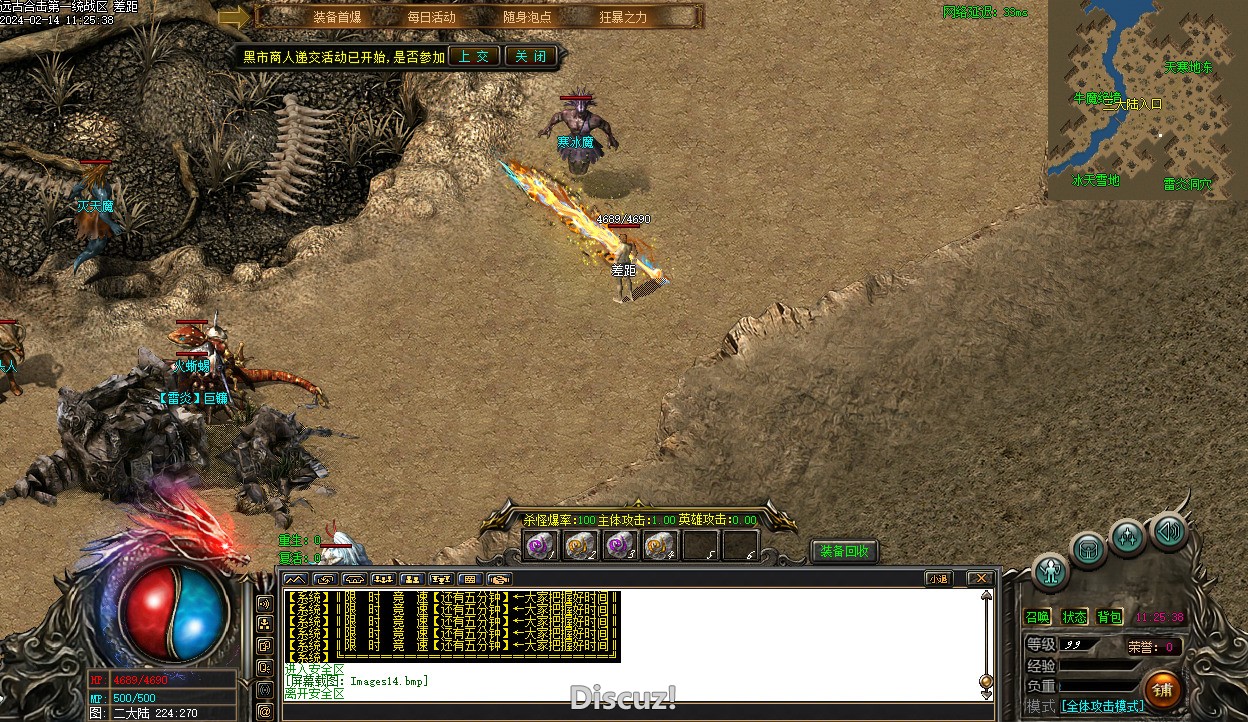The width and height of the screenshot is (1248, 722).
Task: Dismiss the black market prompt with 关闭
Action: pyautogui.click(x=530, y=56)
